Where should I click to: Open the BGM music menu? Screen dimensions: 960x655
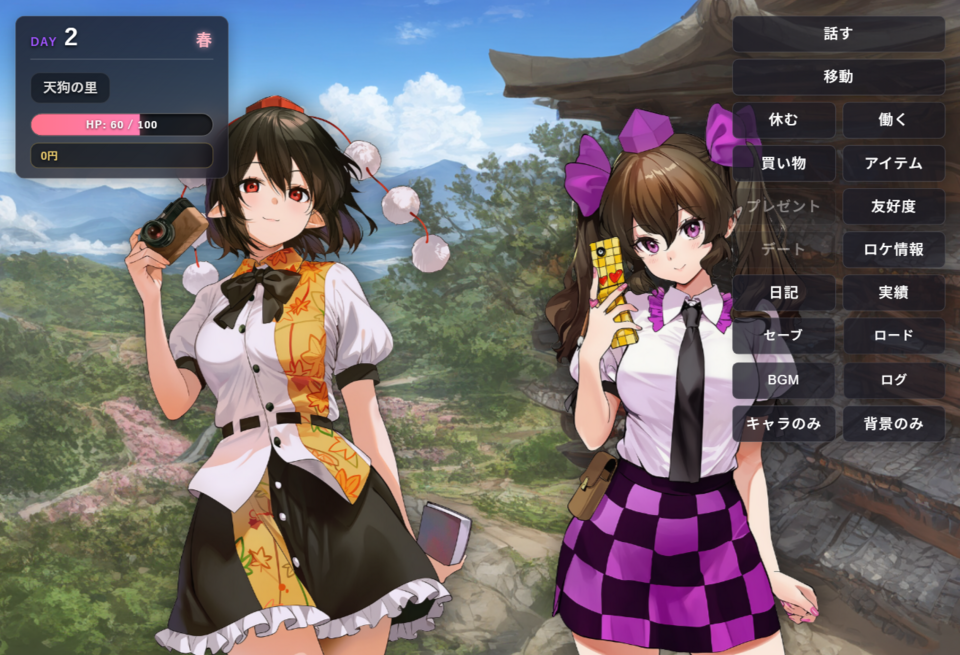coord(783,380)
